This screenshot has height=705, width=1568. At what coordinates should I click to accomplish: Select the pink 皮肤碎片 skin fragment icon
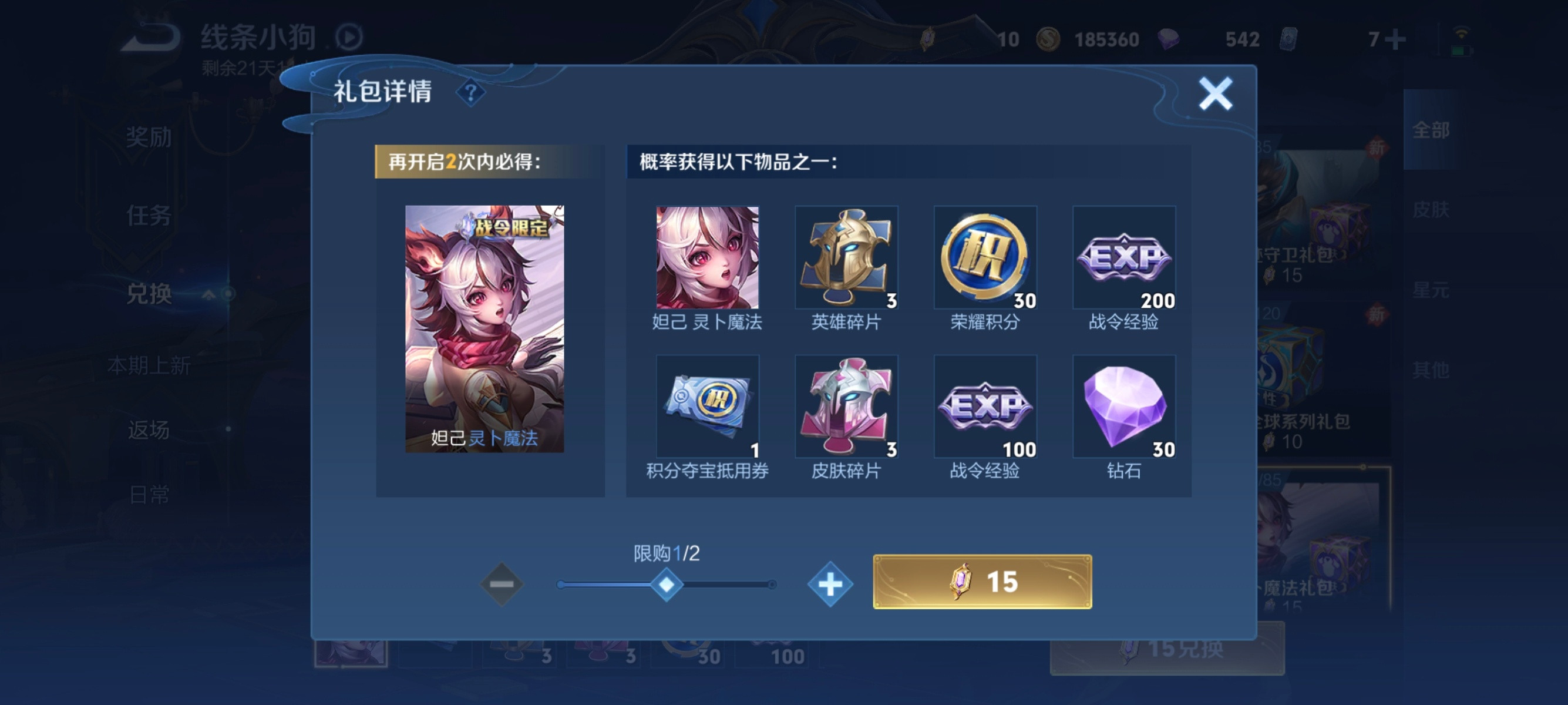click(x=846, y=407)
